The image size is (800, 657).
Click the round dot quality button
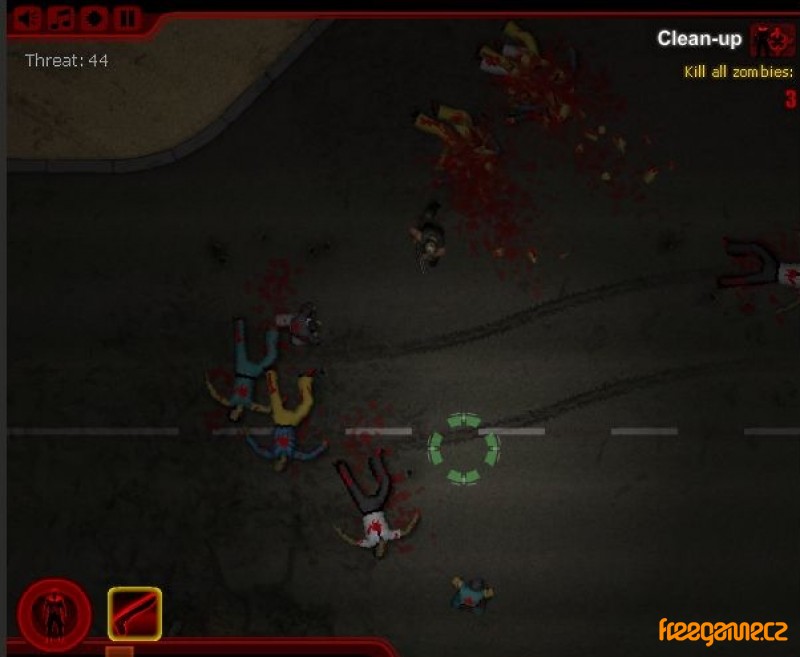pos(94,18)
